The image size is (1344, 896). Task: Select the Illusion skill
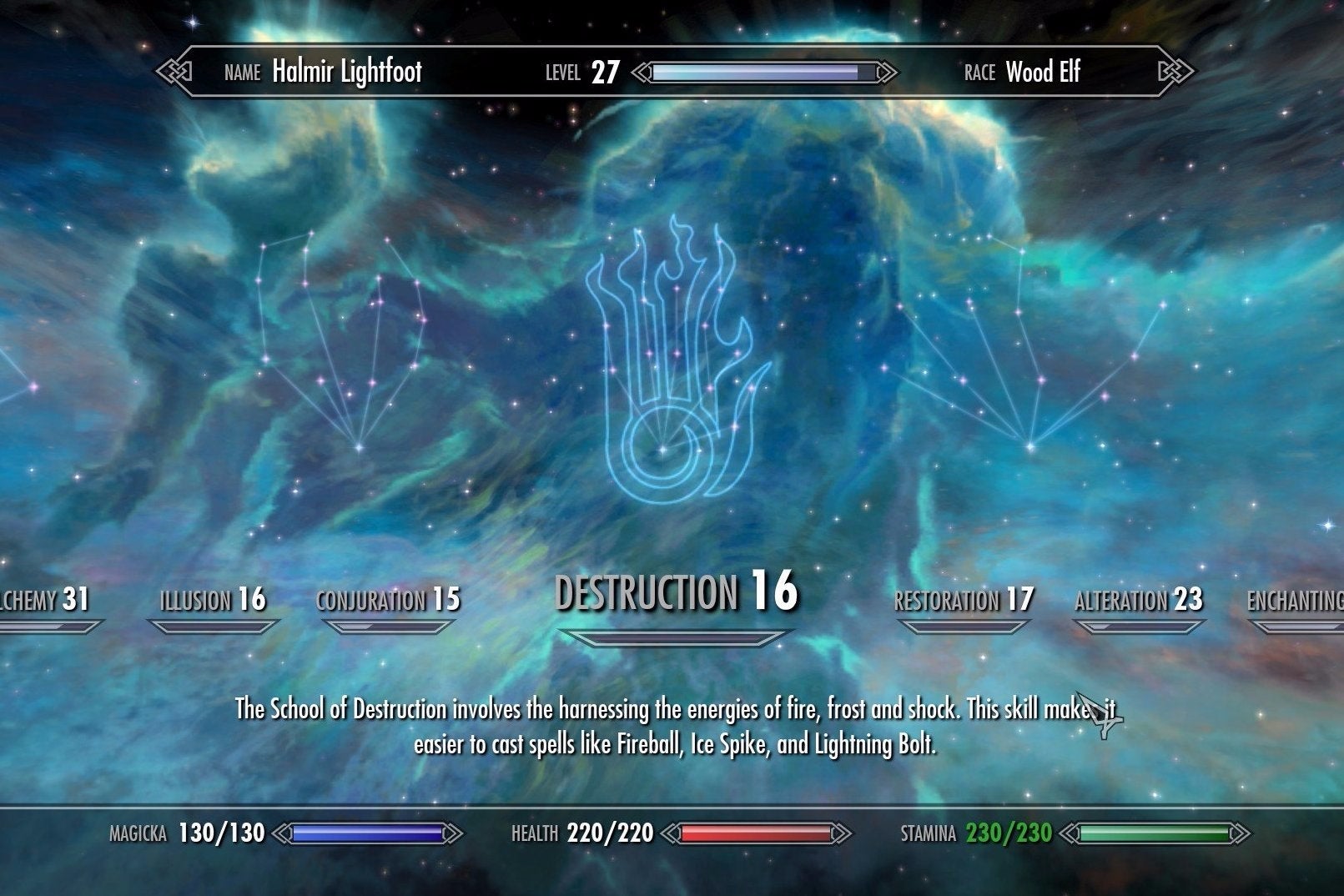[213, 600]
